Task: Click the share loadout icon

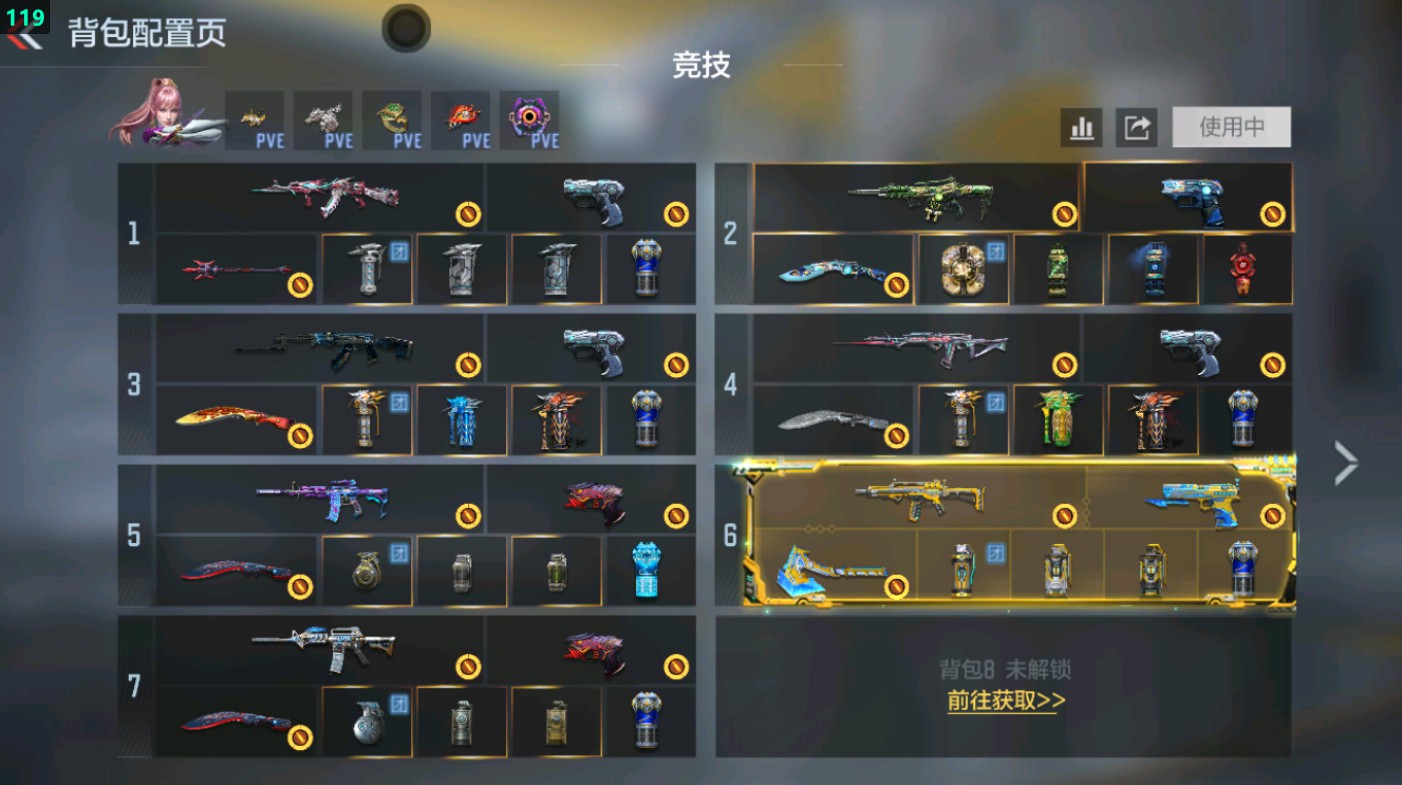Action: pyautogui.click(x=1135, y=128)
